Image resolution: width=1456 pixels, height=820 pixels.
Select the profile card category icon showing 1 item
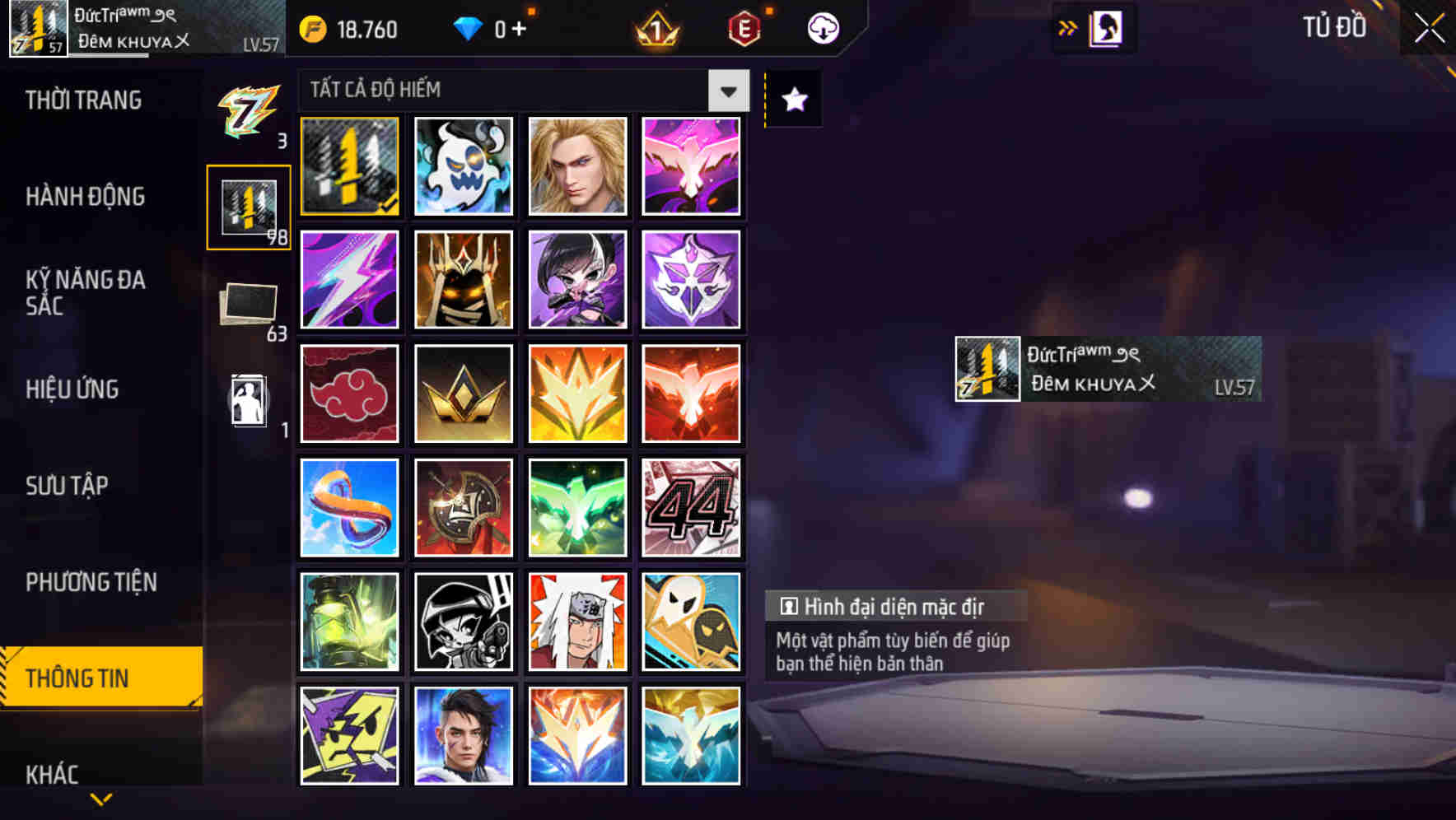tap(251, 403)
